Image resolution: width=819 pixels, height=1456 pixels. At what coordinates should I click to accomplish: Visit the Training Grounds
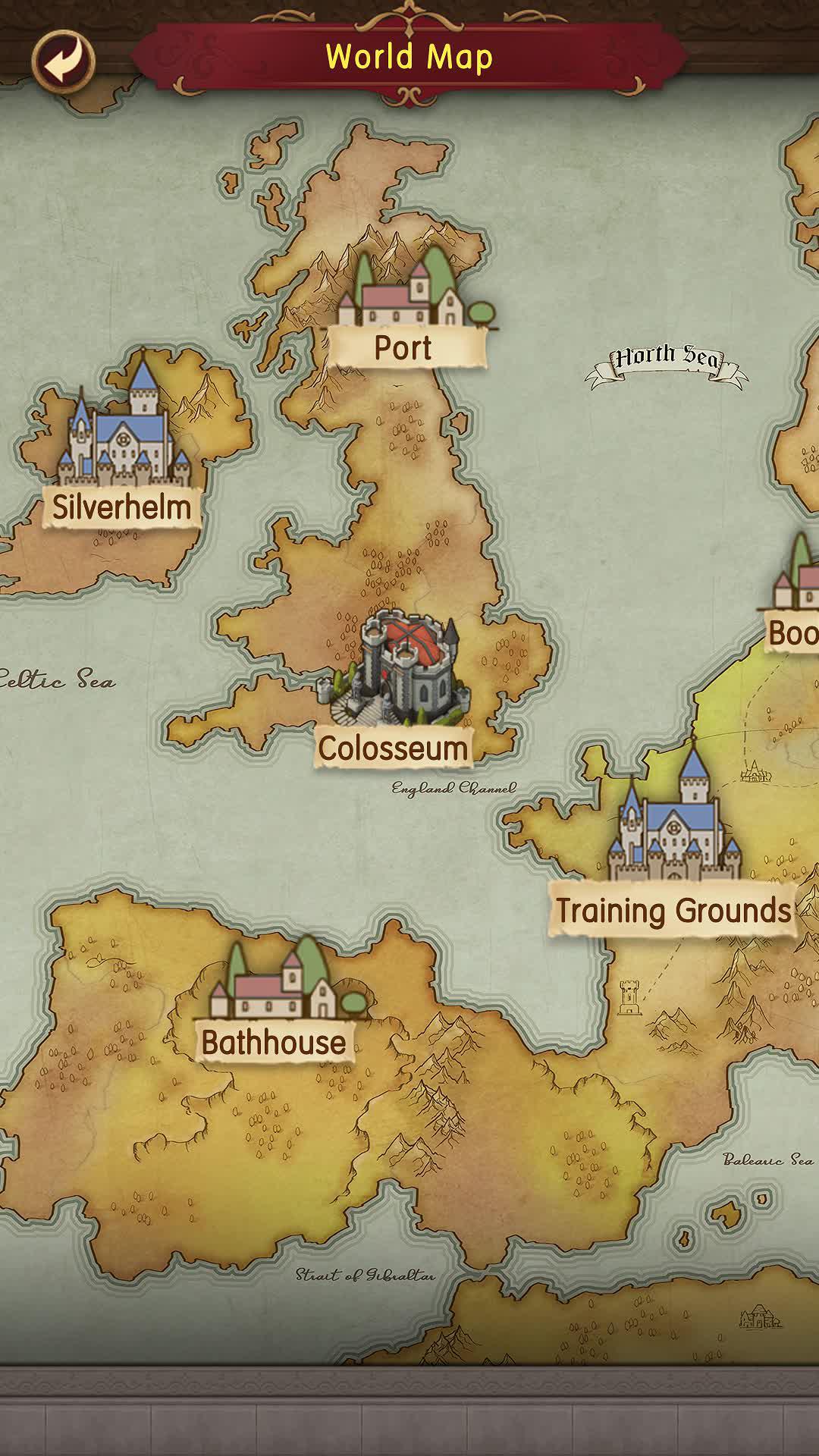[x=673, y=849]
